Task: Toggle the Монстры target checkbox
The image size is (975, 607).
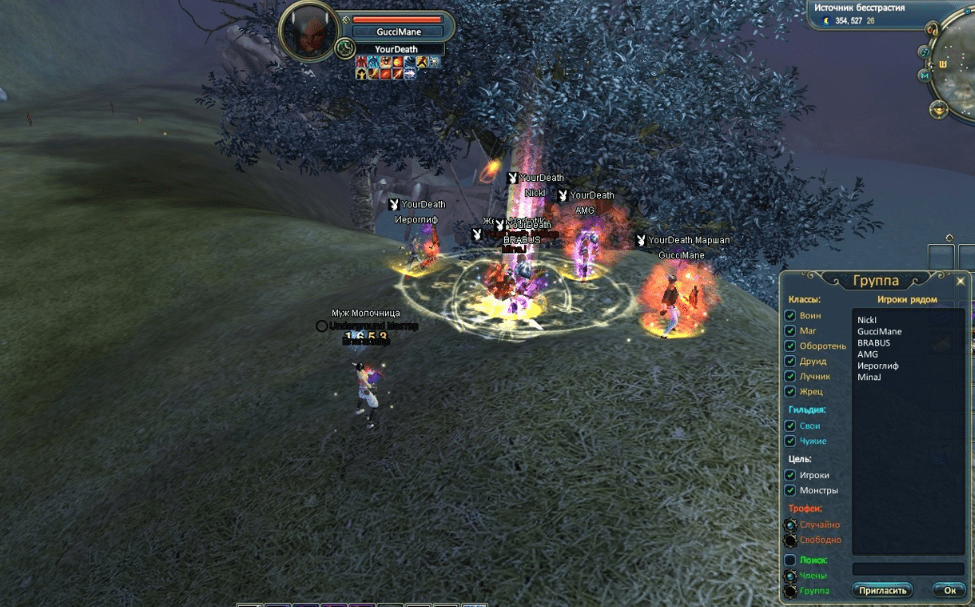Action: pyautogui.click(x=790, y=490)
